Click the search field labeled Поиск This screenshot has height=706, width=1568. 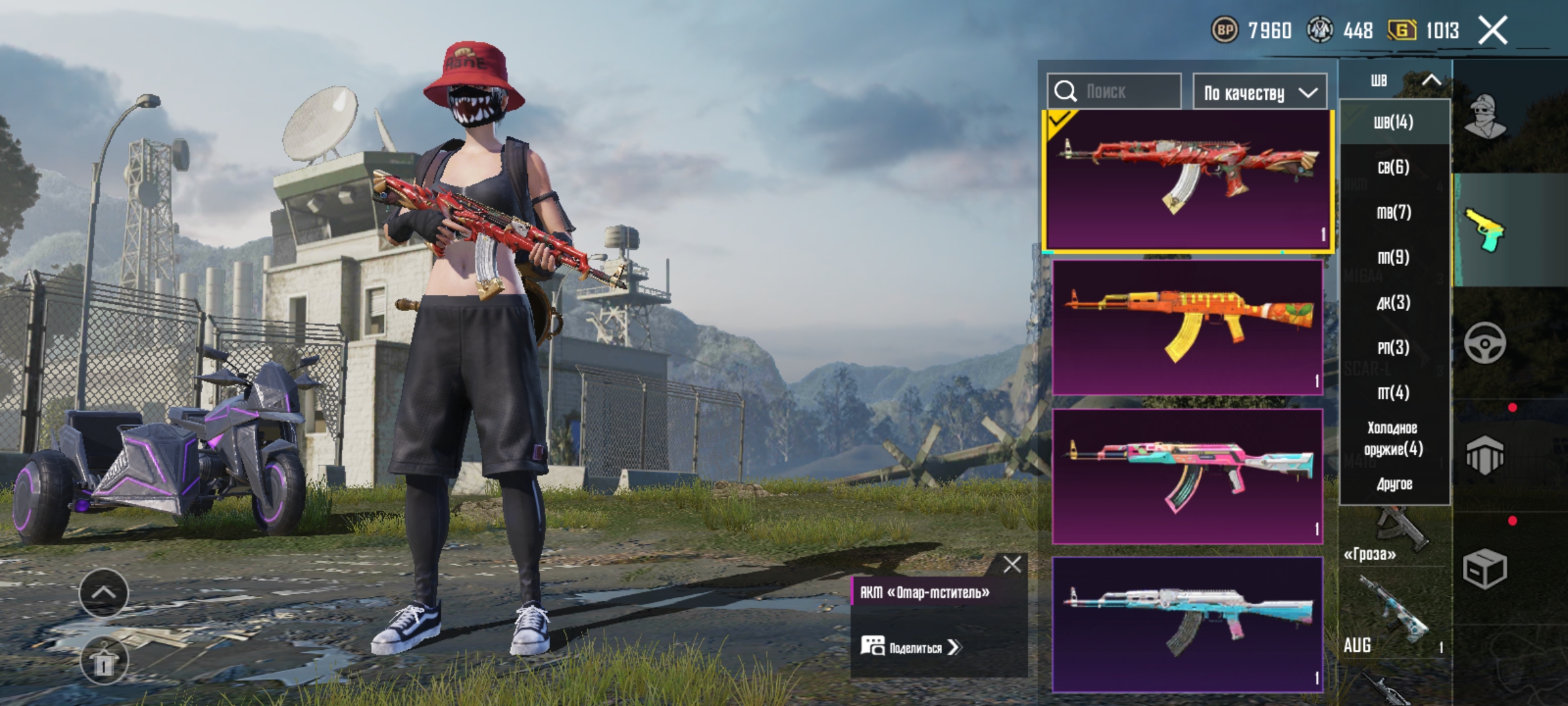point(1114,92)
